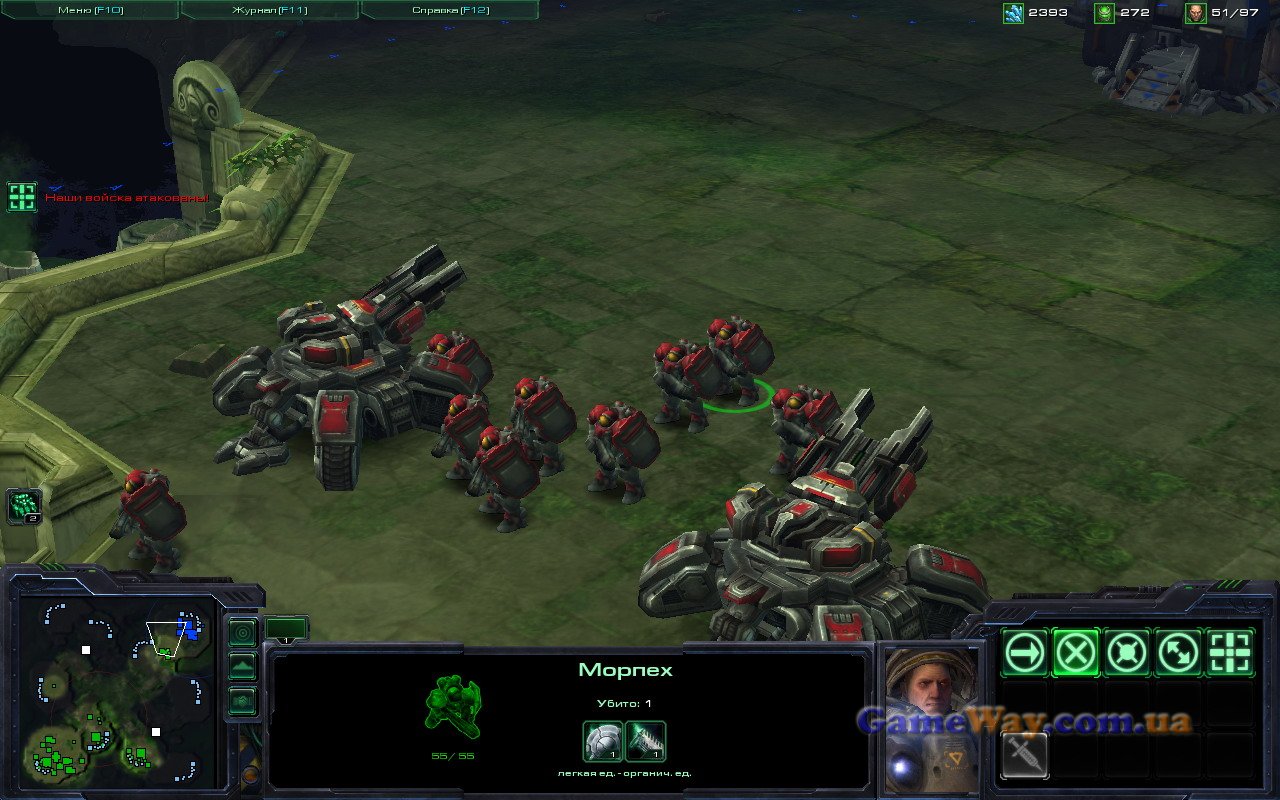Choose the Stop command button
Screen dimensions: 1280x800
pyautogui.click(x=1076, y=654)
